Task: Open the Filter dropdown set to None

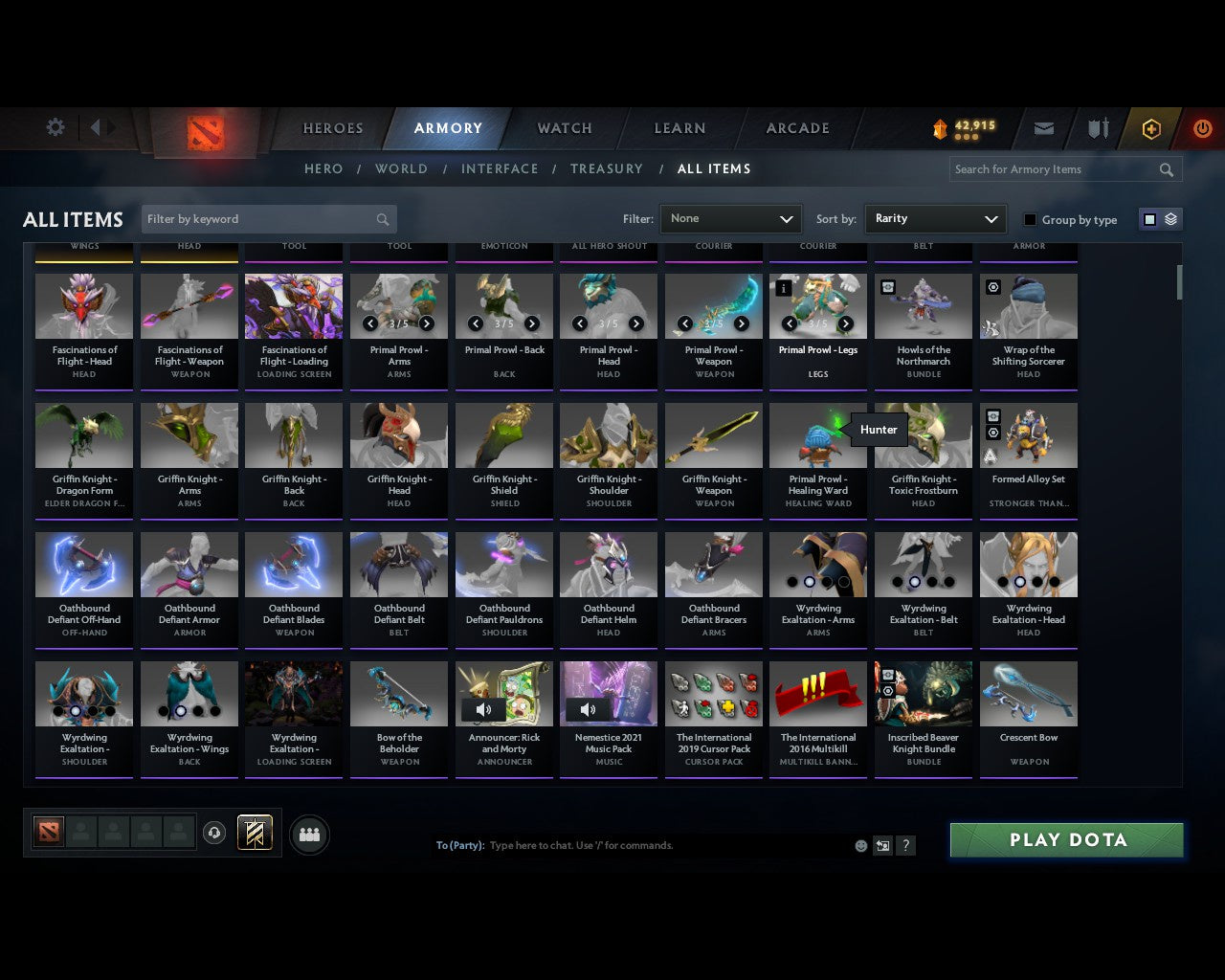Action: pyautogui.click(x=730, y=218)
